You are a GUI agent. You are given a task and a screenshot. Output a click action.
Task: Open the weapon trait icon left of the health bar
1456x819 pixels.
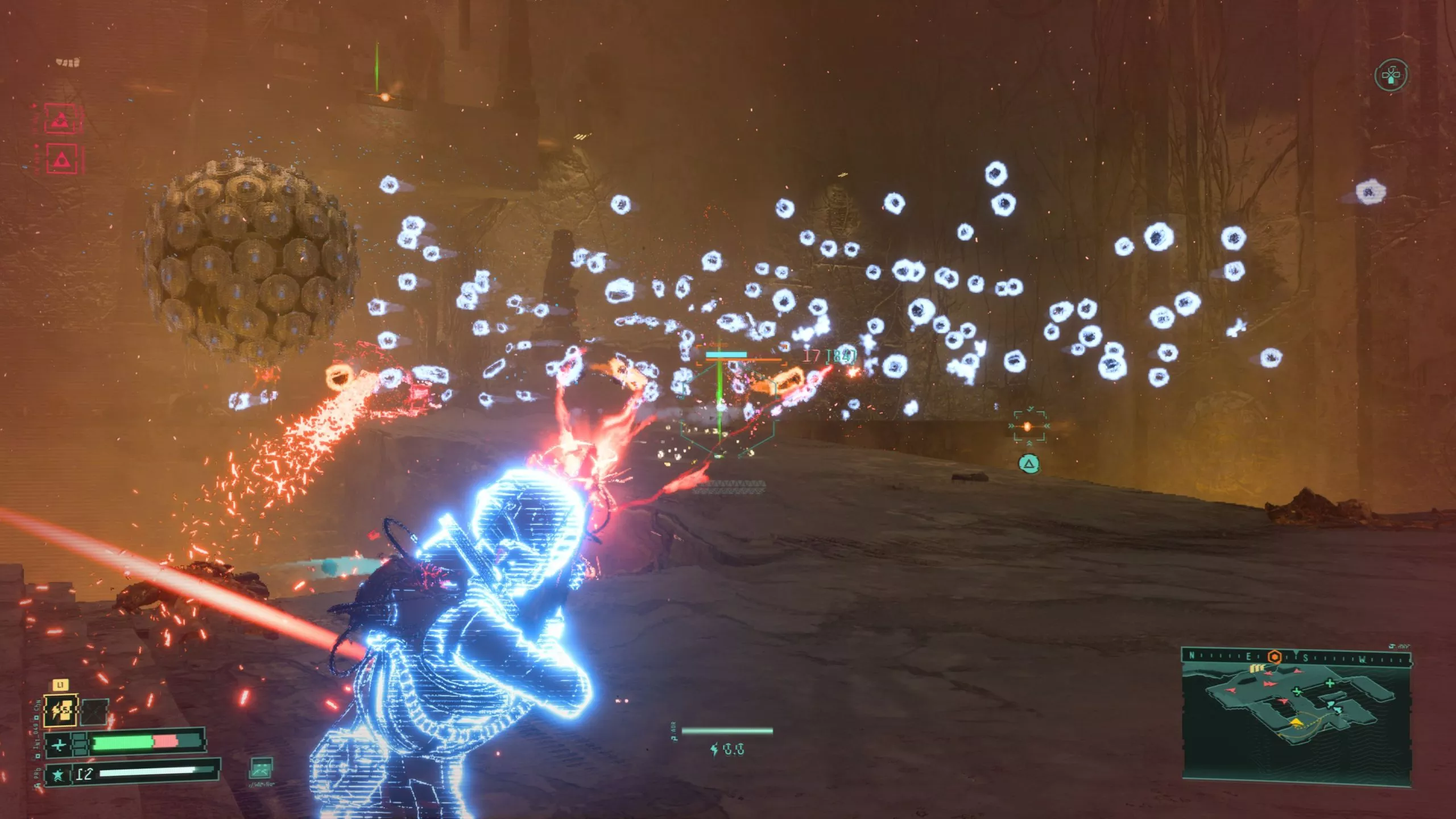(x=78, y=744)
